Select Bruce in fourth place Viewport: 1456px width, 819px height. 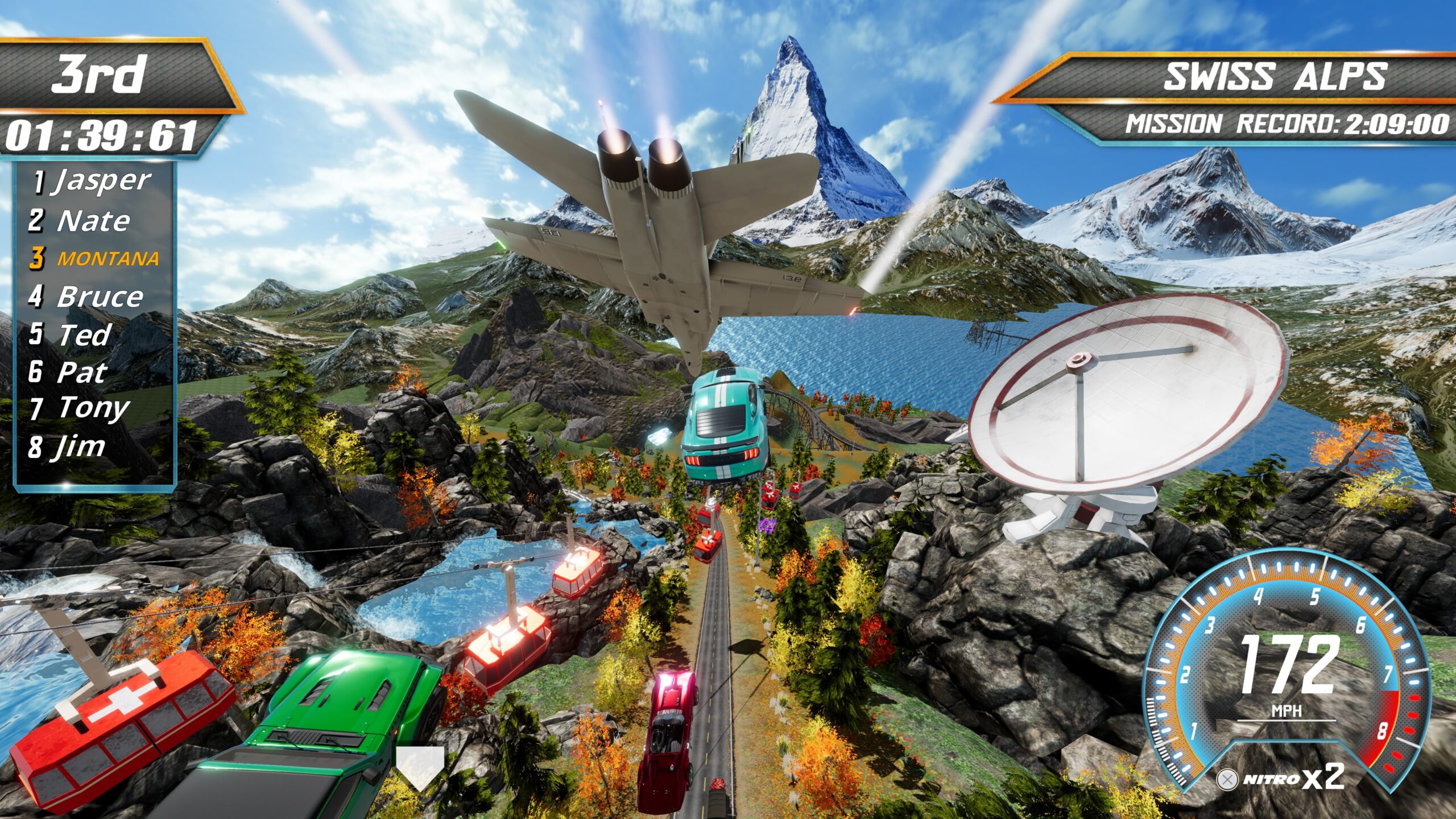(x=86, y=297)
